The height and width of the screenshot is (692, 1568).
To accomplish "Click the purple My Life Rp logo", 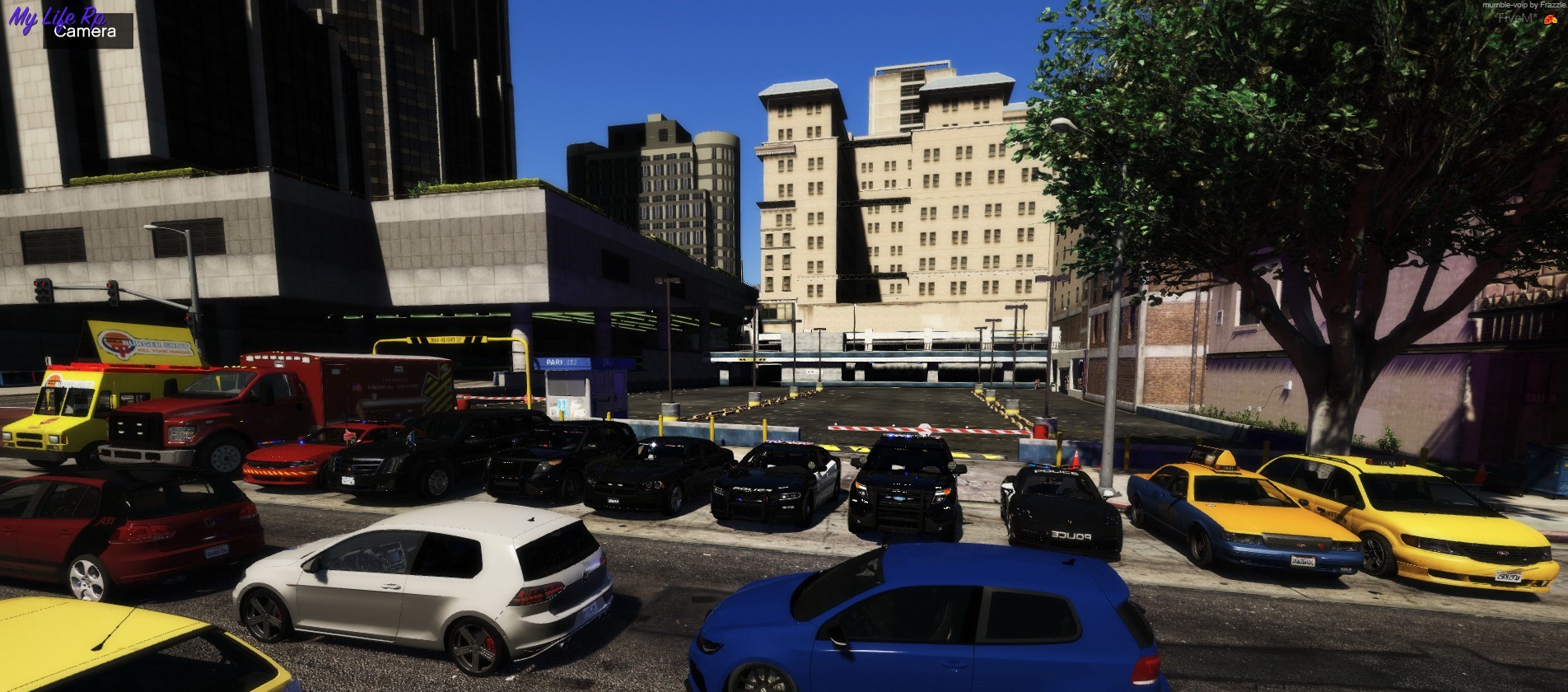I will pos(56,16).
